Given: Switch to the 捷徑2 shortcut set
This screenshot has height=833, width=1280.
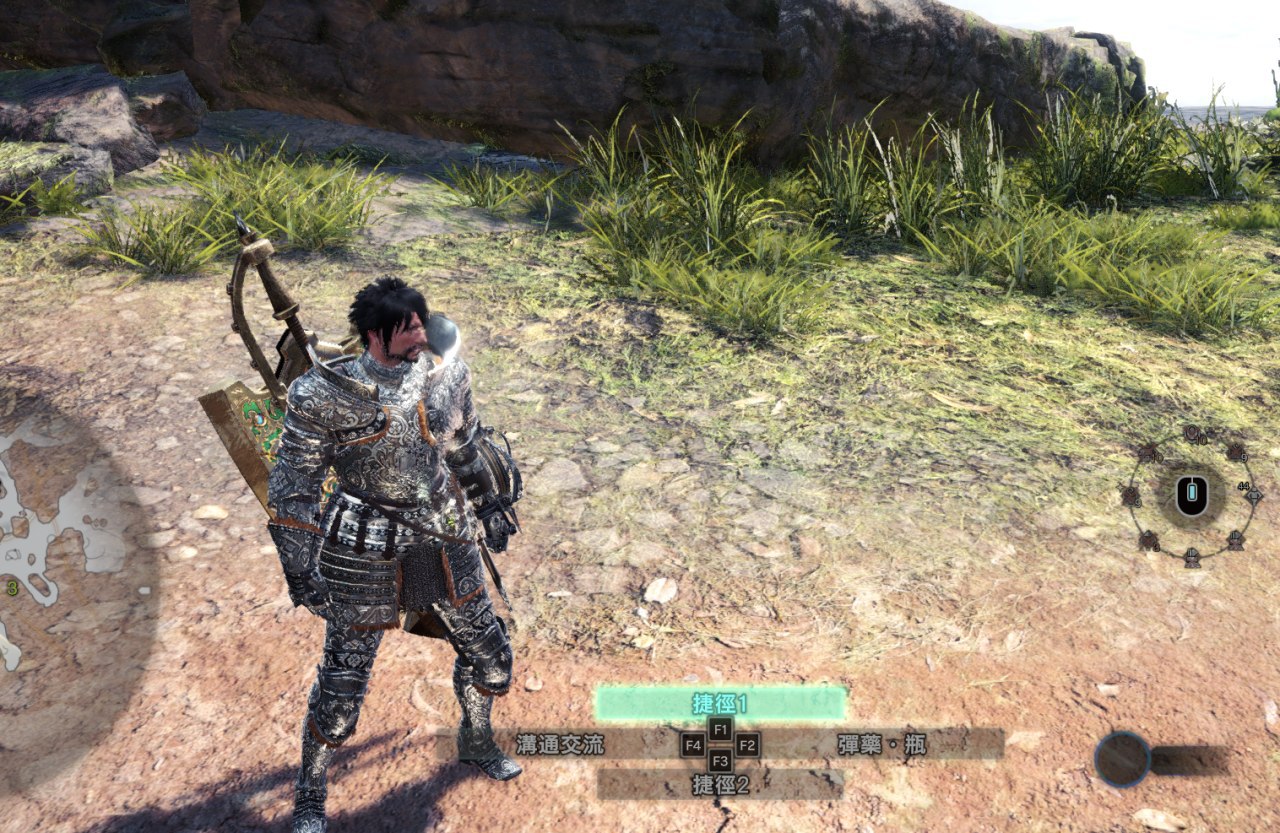Looking at the screenshot, I should tap(720, 785).
